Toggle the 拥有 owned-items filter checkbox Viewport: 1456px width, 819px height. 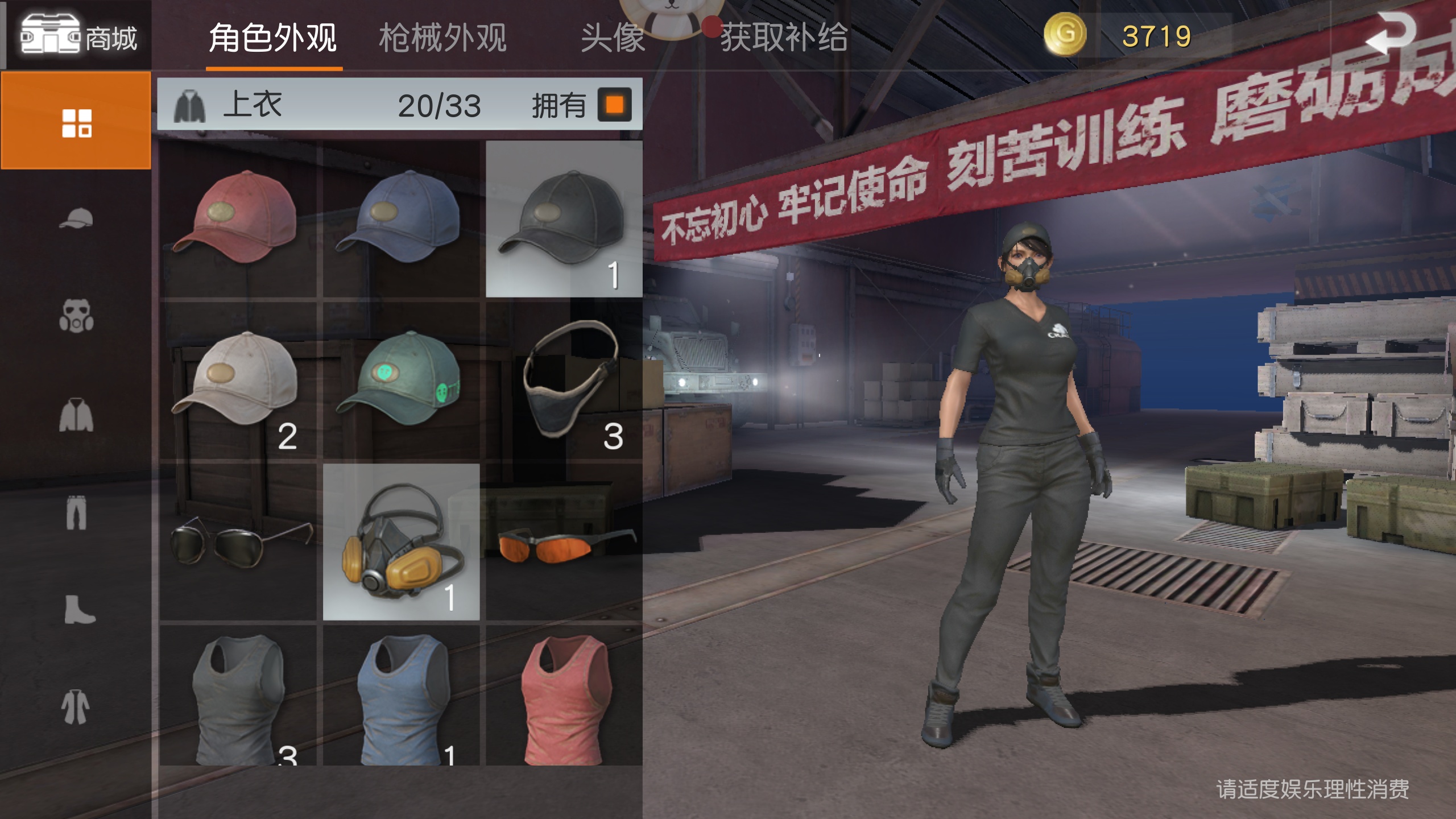615,106
